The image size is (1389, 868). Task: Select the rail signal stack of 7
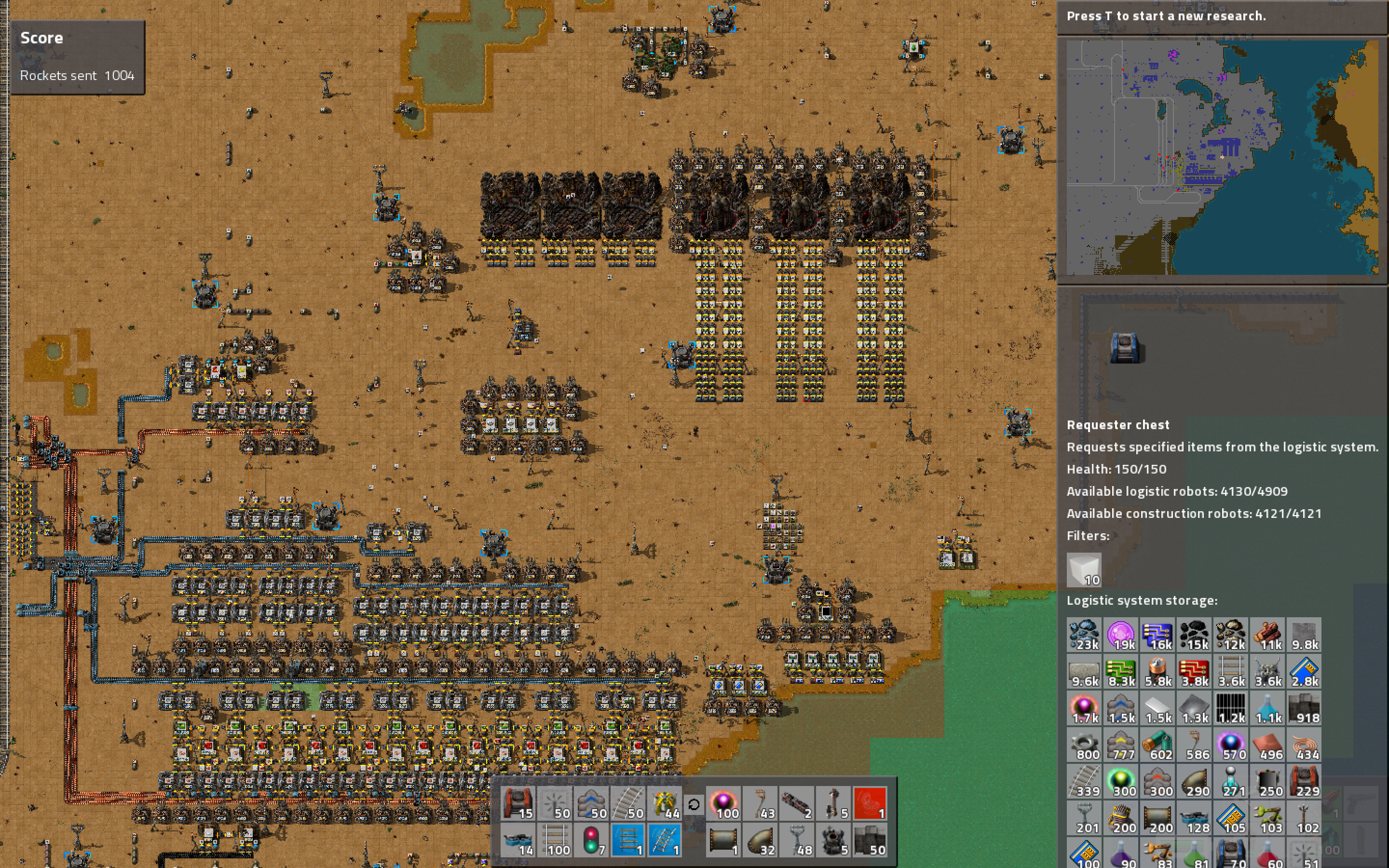click(591, 839)
